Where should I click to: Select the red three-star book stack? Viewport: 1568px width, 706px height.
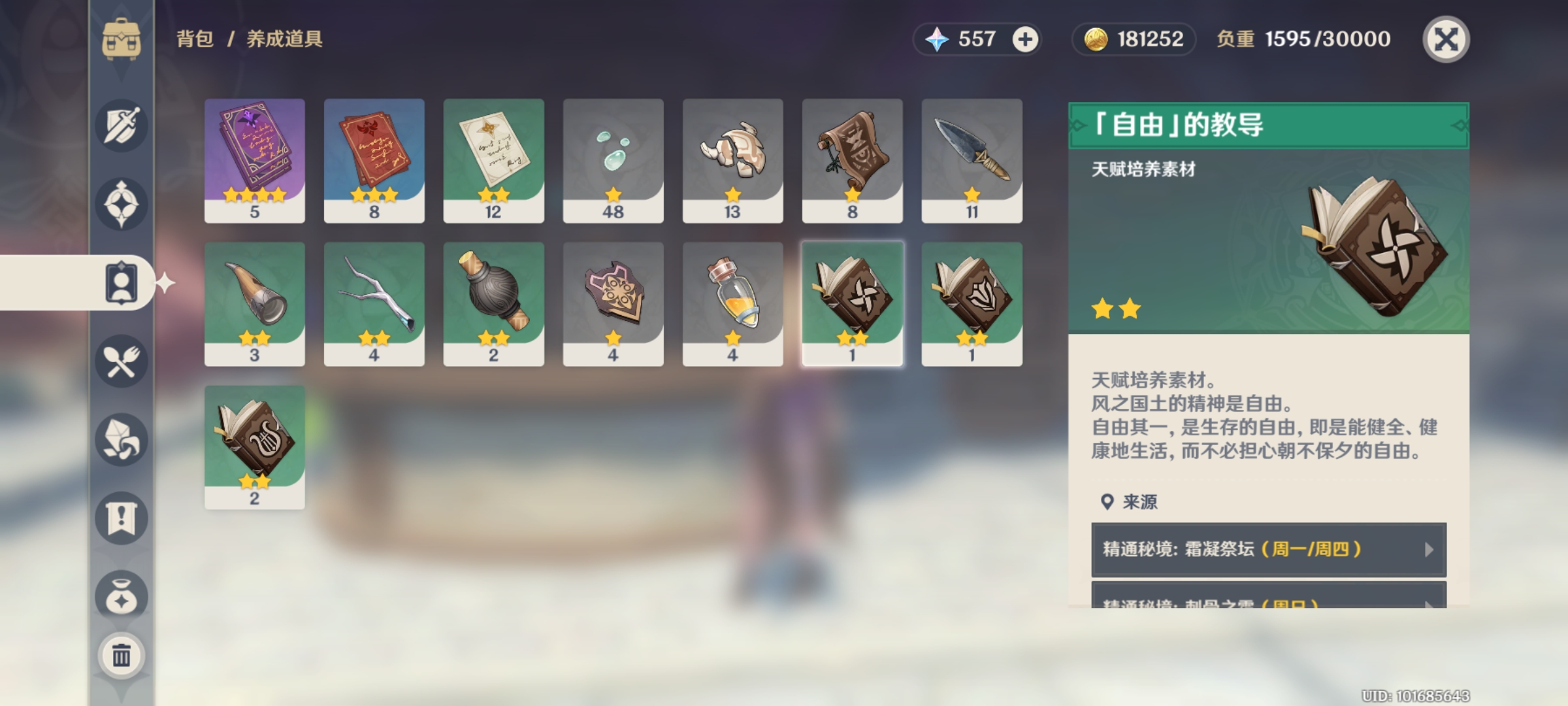coord(374,161)
